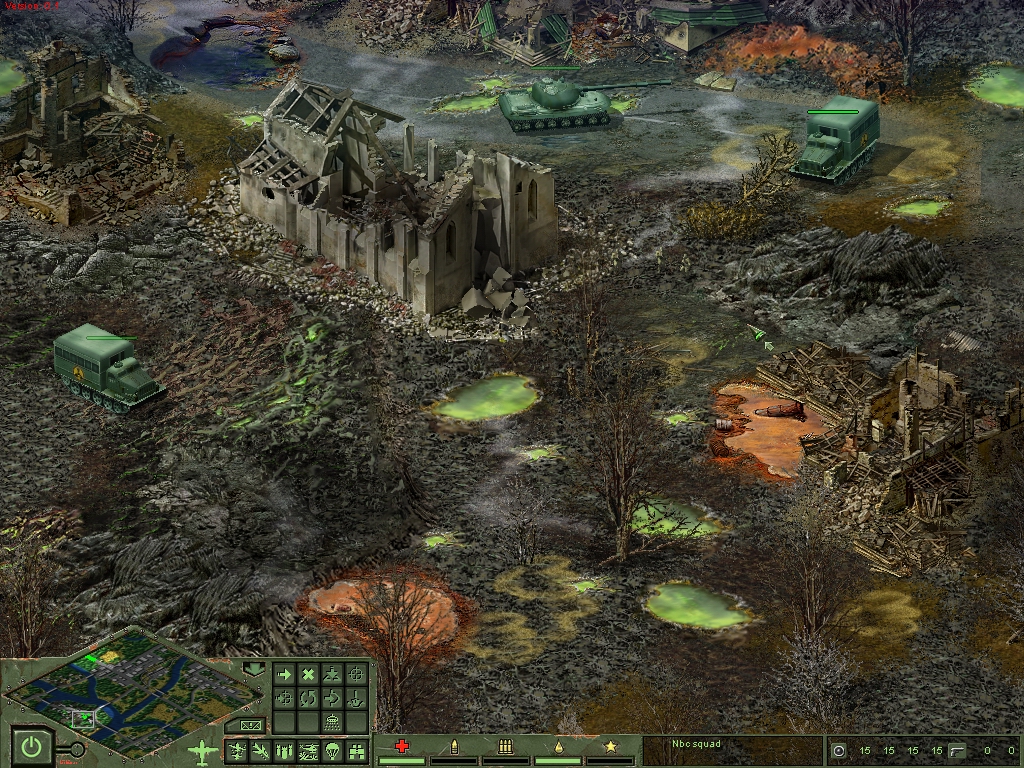Image resolution: width=1024 pixels, height=768 pixels.
Task: Open the power button system menu
Action: 33,746
